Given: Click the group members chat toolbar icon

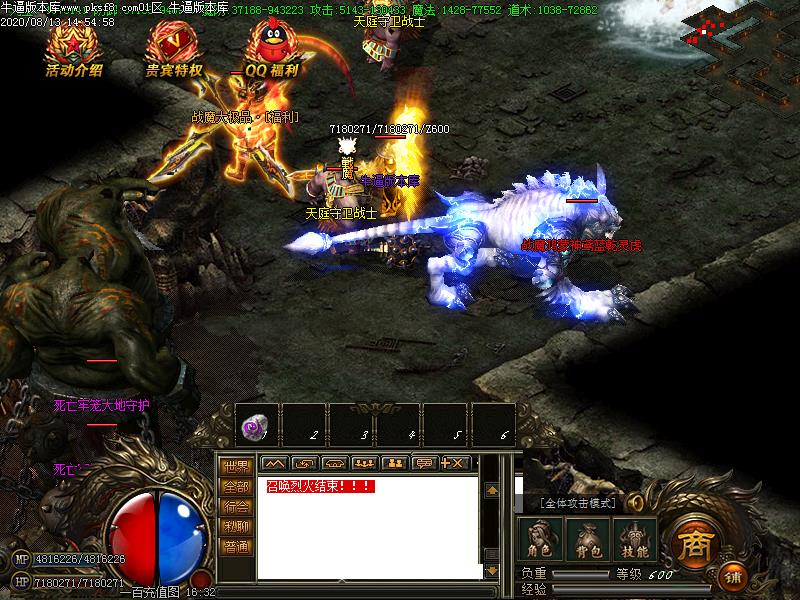Looking at the screenshot, I should tap(363, 463).
